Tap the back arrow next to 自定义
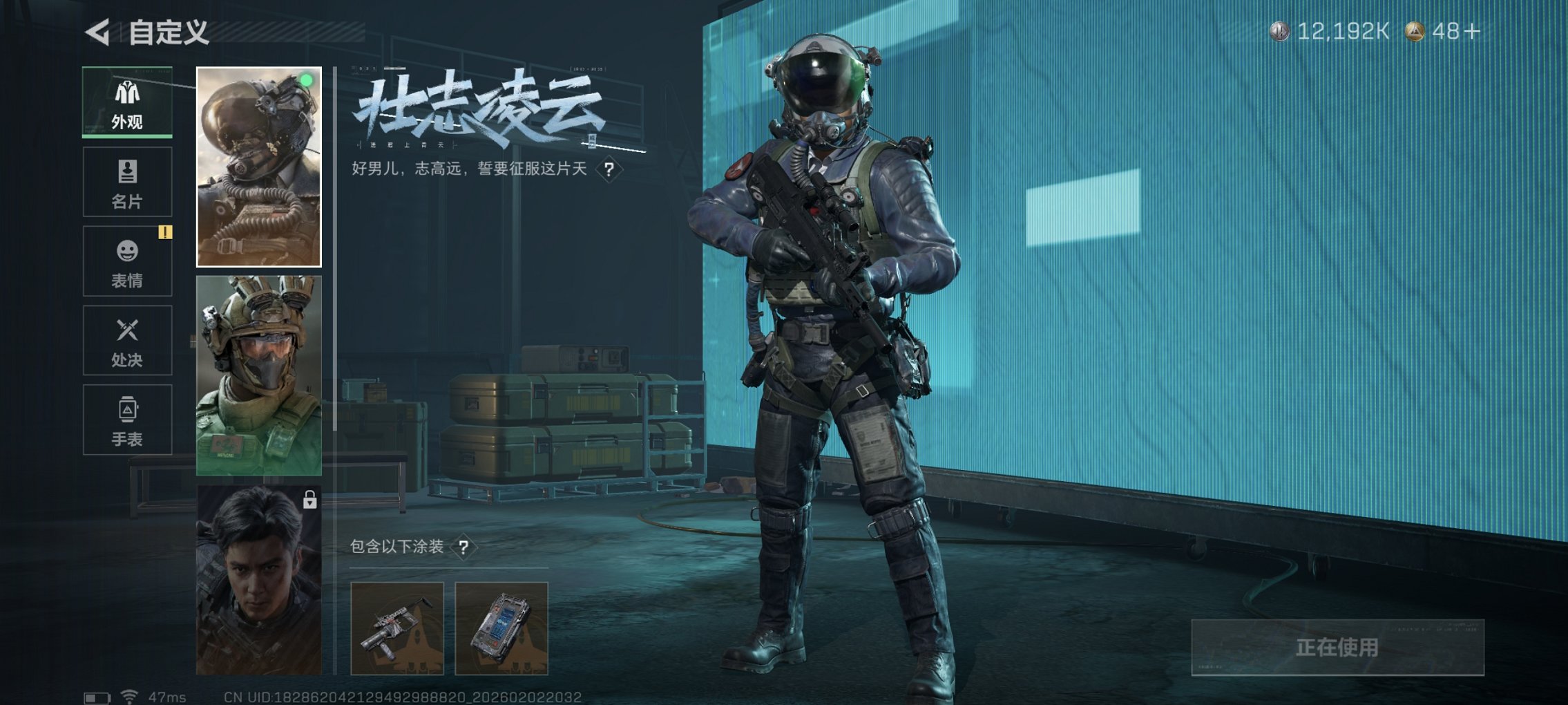Image resolution: width=1568 pixels, height=705 pixels. click(96, 32)
